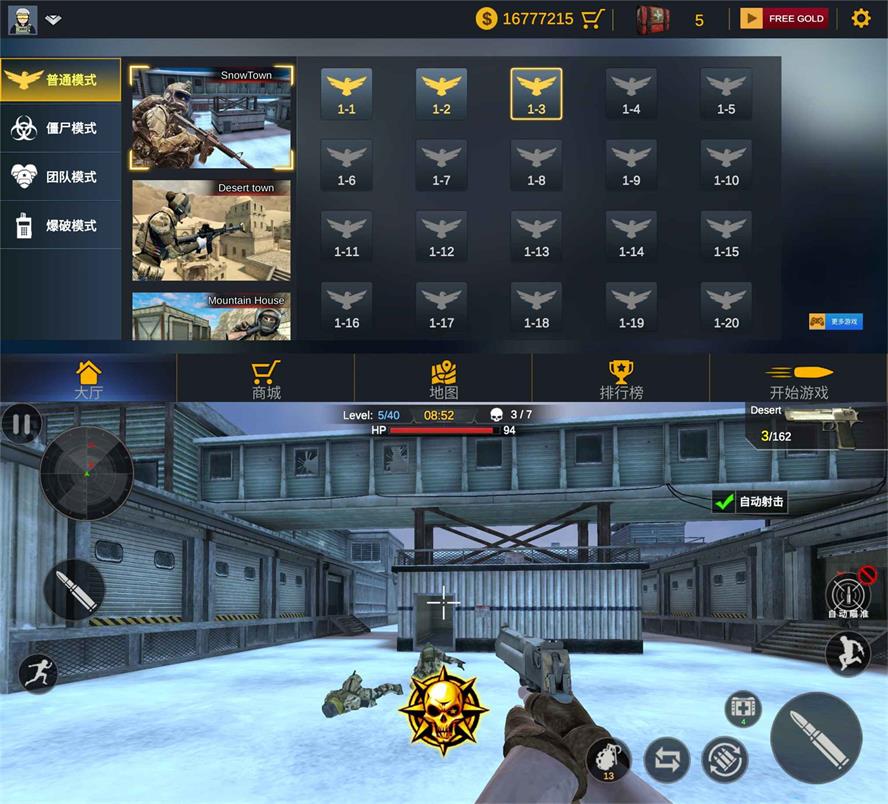Screen dimensions: 888x804
Task: Select level 1-4 tile
Action: 631,94
